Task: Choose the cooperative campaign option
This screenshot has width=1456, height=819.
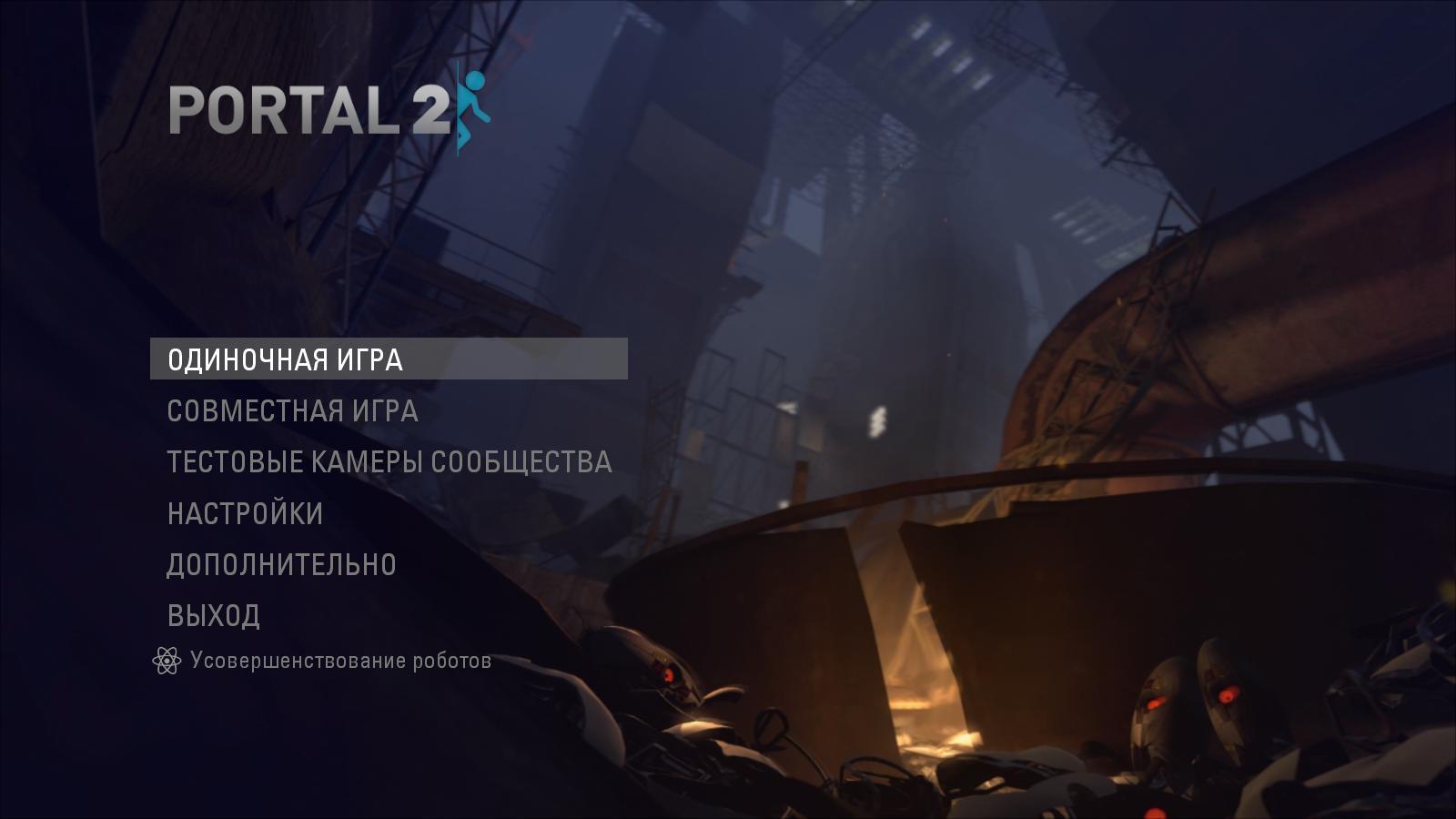Action: [291, 411]
